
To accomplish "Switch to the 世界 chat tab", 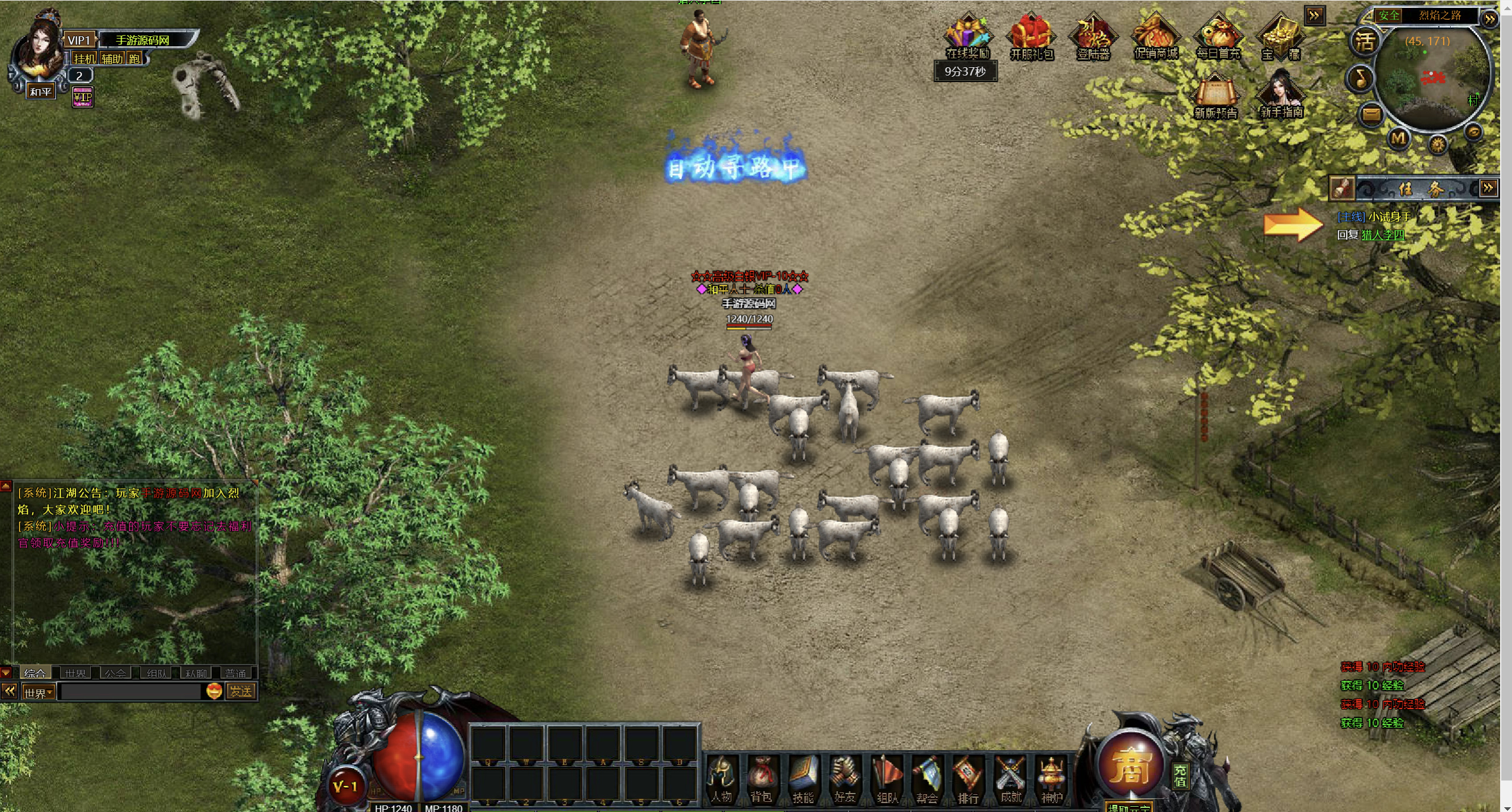I will (75, 673).
